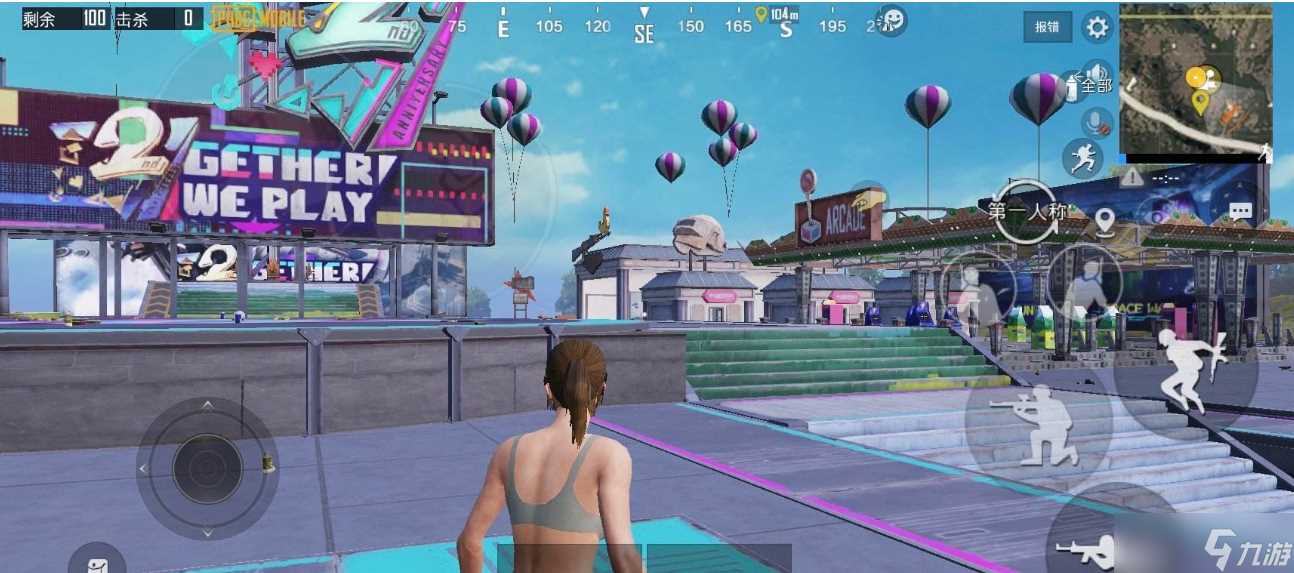
Task: Place a map marker with pin icon
Action: coord(1104,221)
